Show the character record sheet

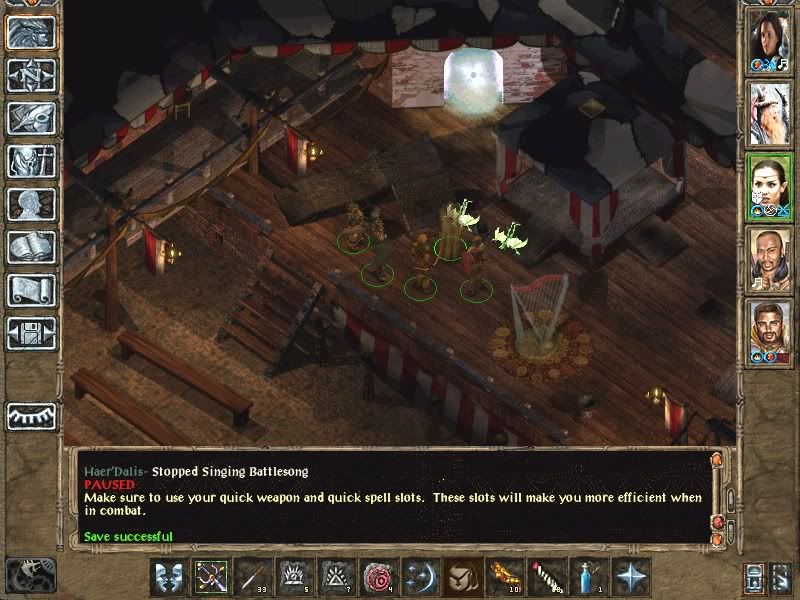(x=31, y=204)
